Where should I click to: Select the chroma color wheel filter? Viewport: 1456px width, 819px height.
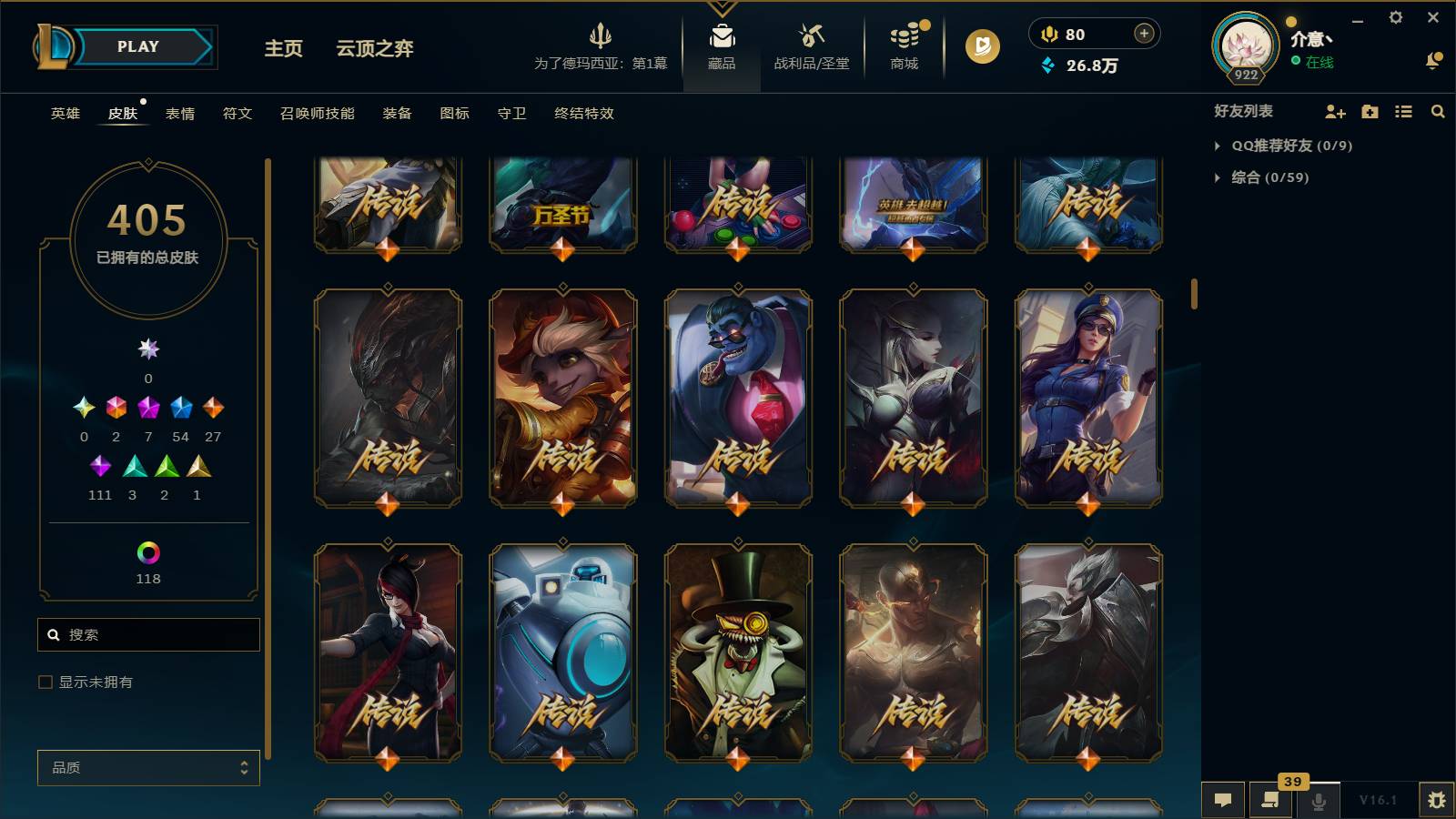(x=148, y=551)
